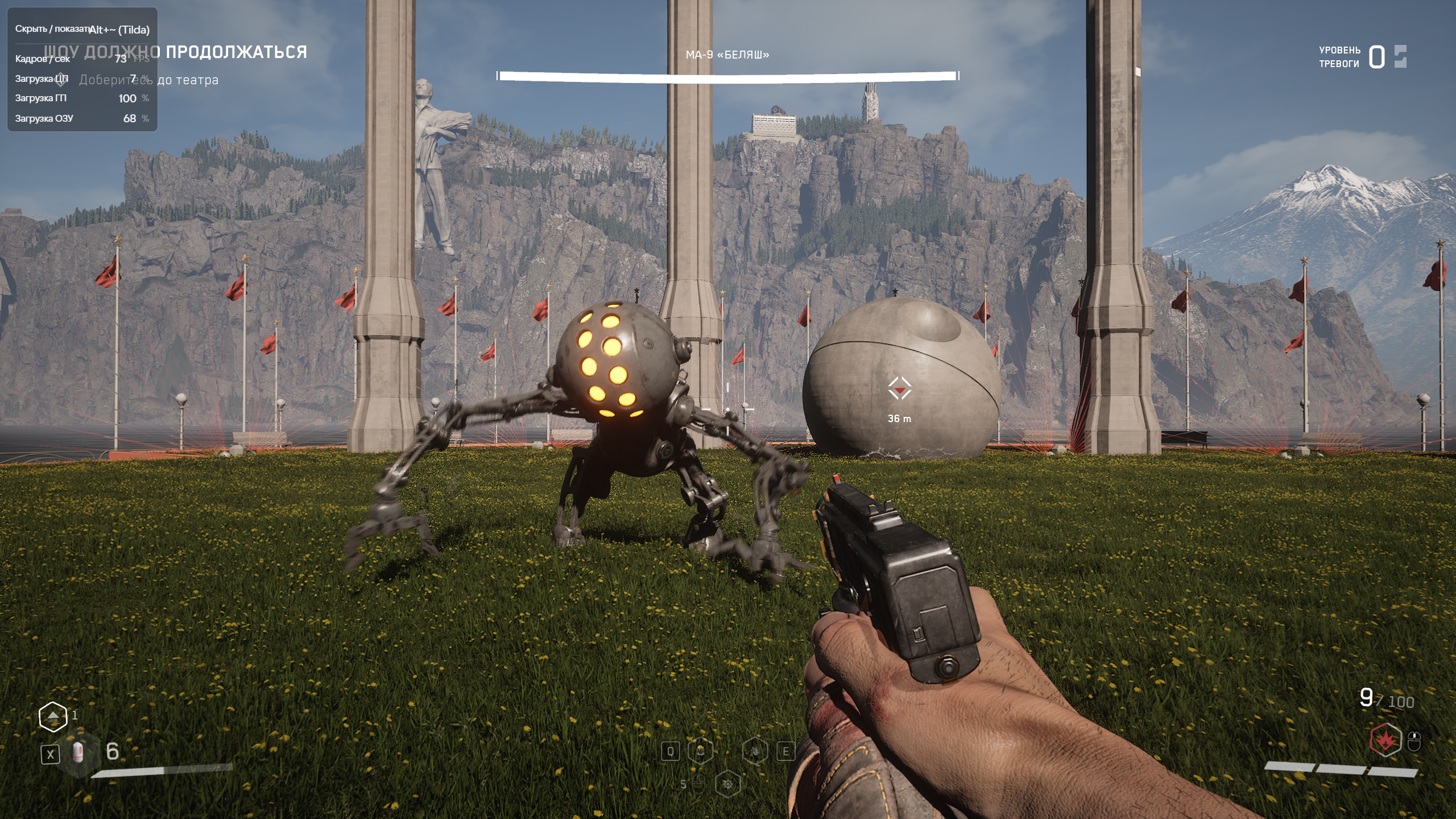Click the 36 m objective waypoint marker
This screenshot has width=1456, height=819.
tap(899, 389)
